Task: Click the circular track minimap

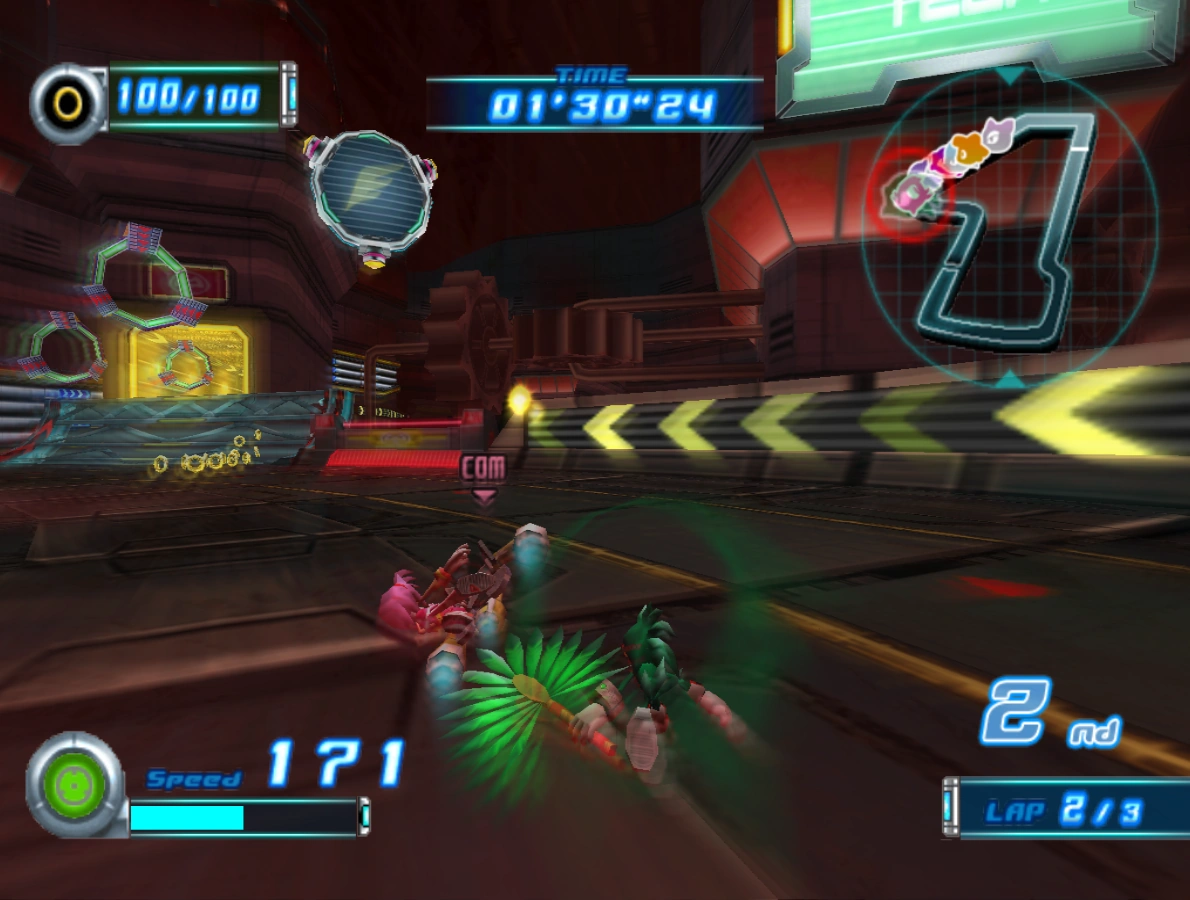Action: 1010,228
